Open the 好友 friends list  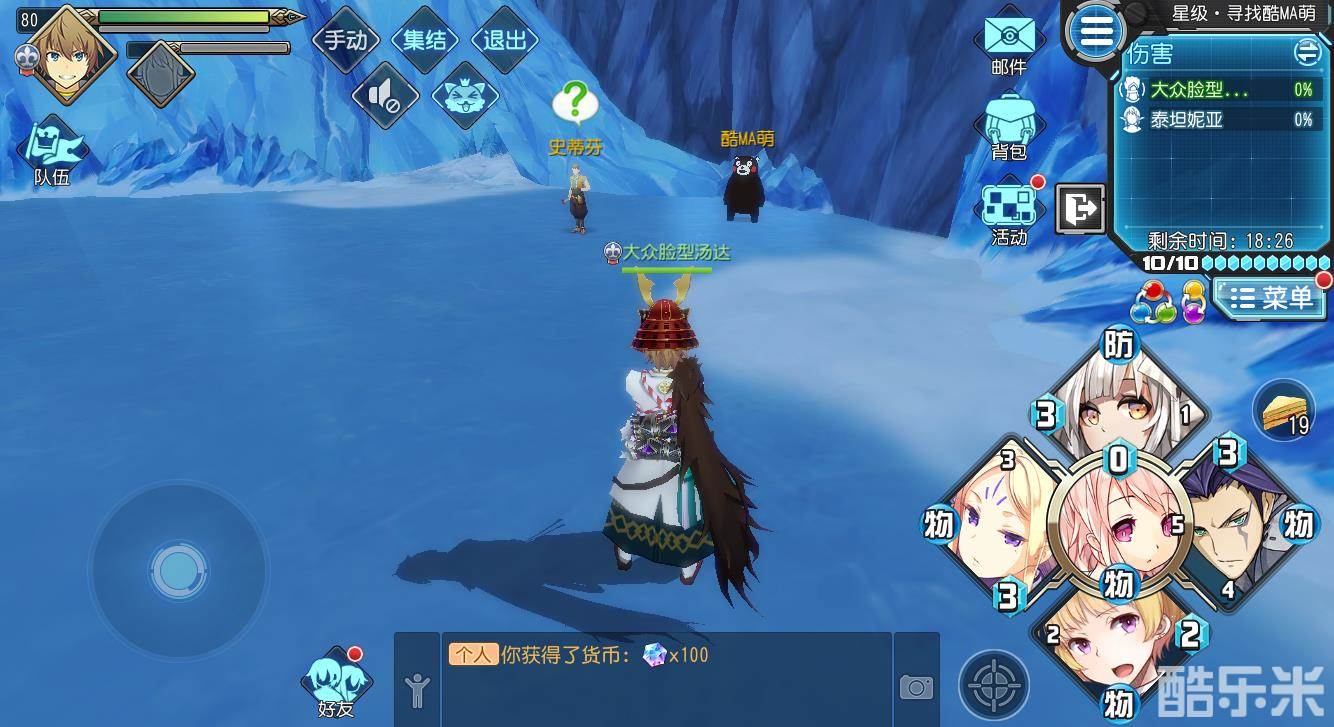tap(336, 683)
